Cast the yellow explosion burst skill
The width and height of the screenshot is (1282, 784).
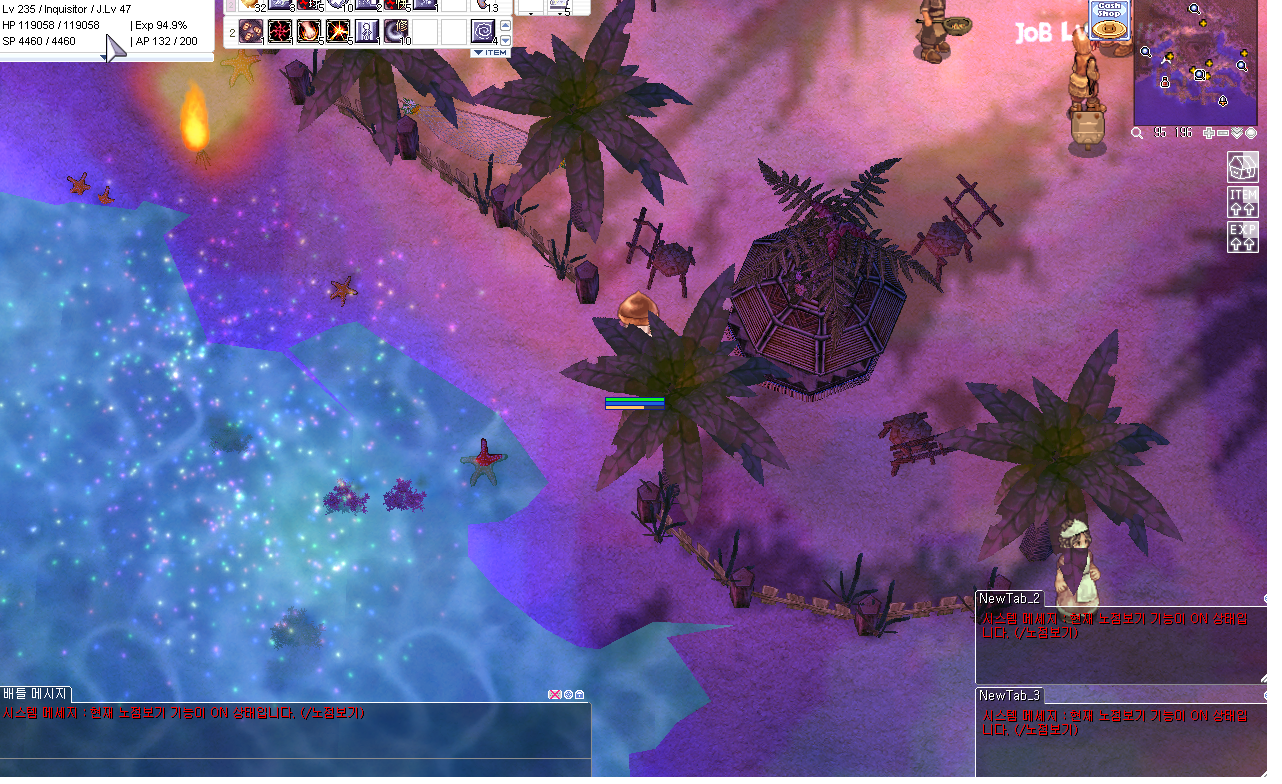pyautogui.click(x=338, y=32)
